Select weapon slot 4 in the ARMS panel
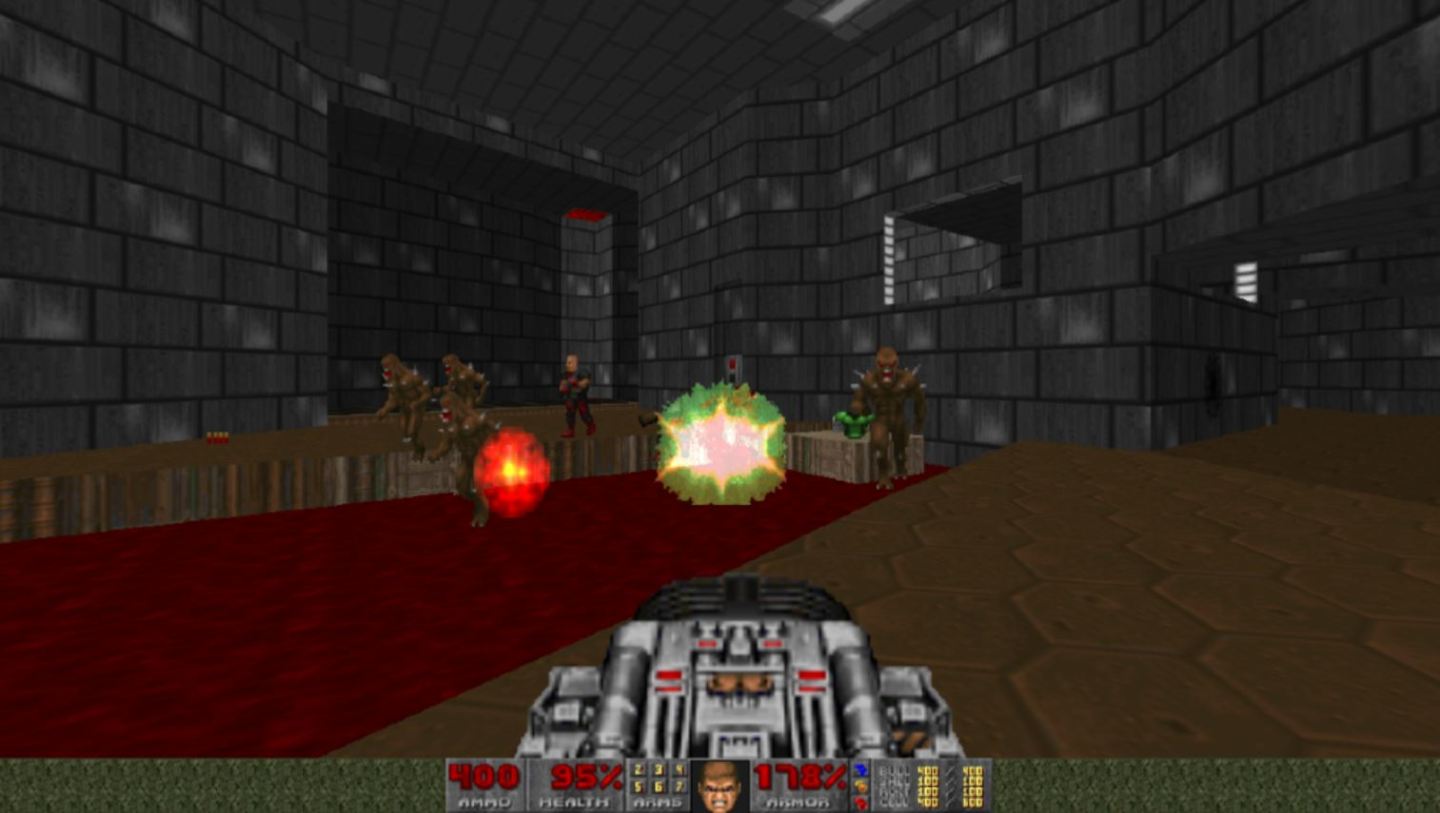This screenshot has width=1440, height=813. (680, 771)
